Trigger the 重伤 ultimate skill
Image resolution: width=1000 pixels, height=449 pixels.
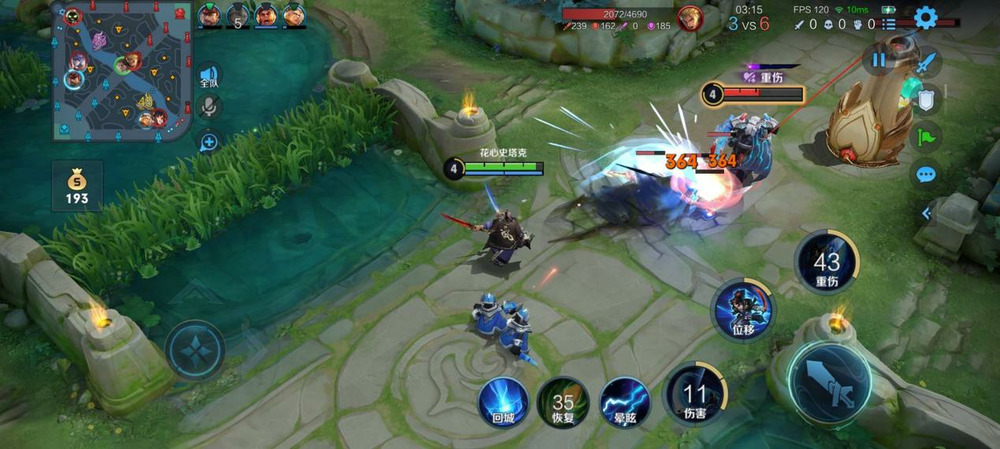point(826,262)
